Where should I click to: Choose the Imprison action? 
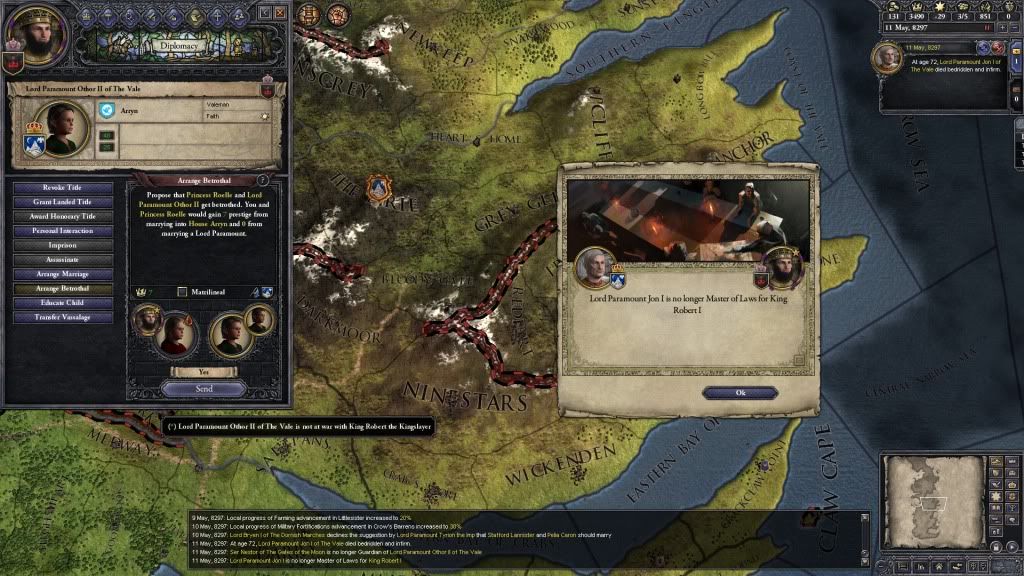coord(62,245)
